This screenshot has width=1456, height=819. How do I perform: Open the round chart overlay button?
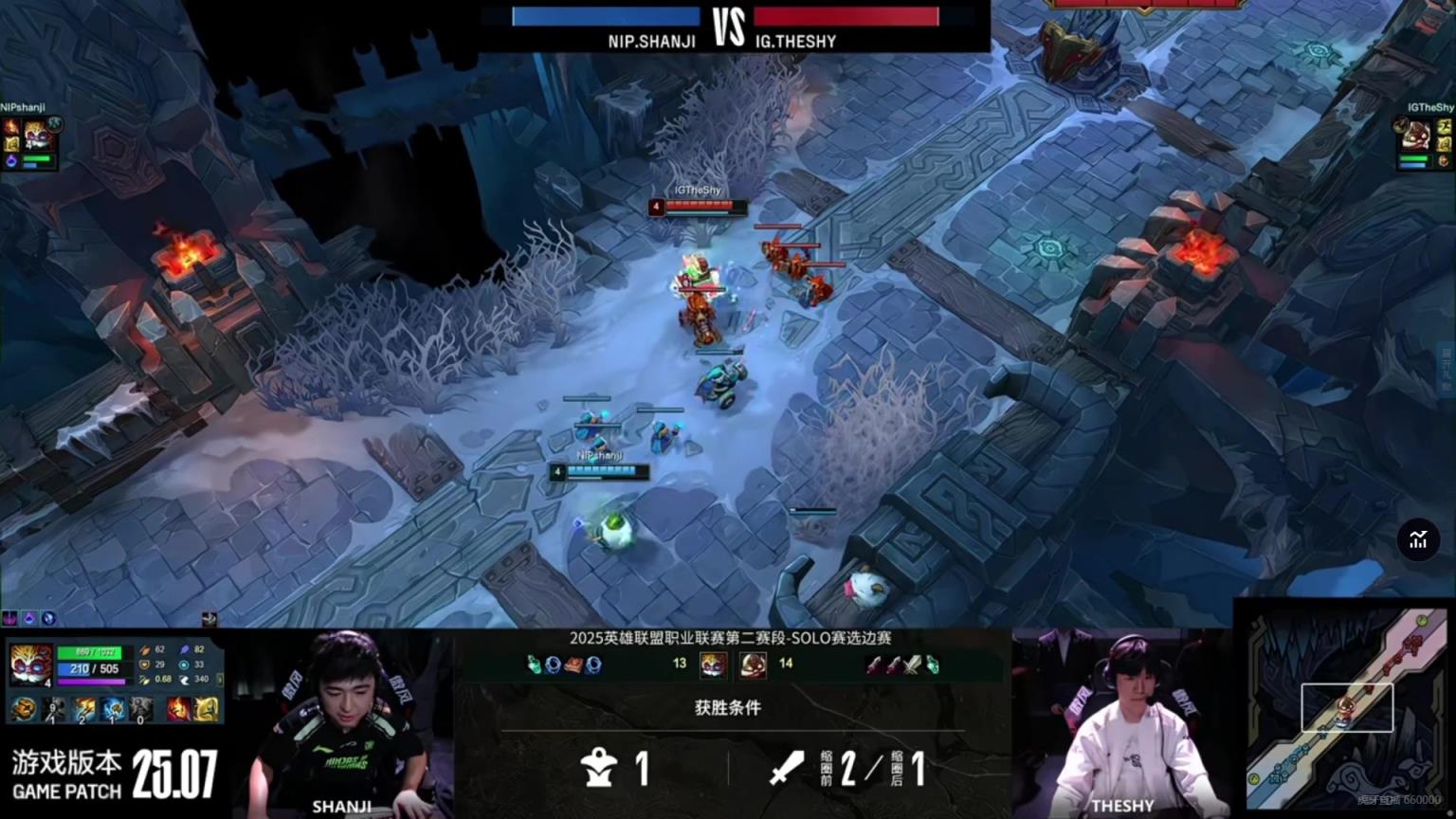pos(1418,540)
